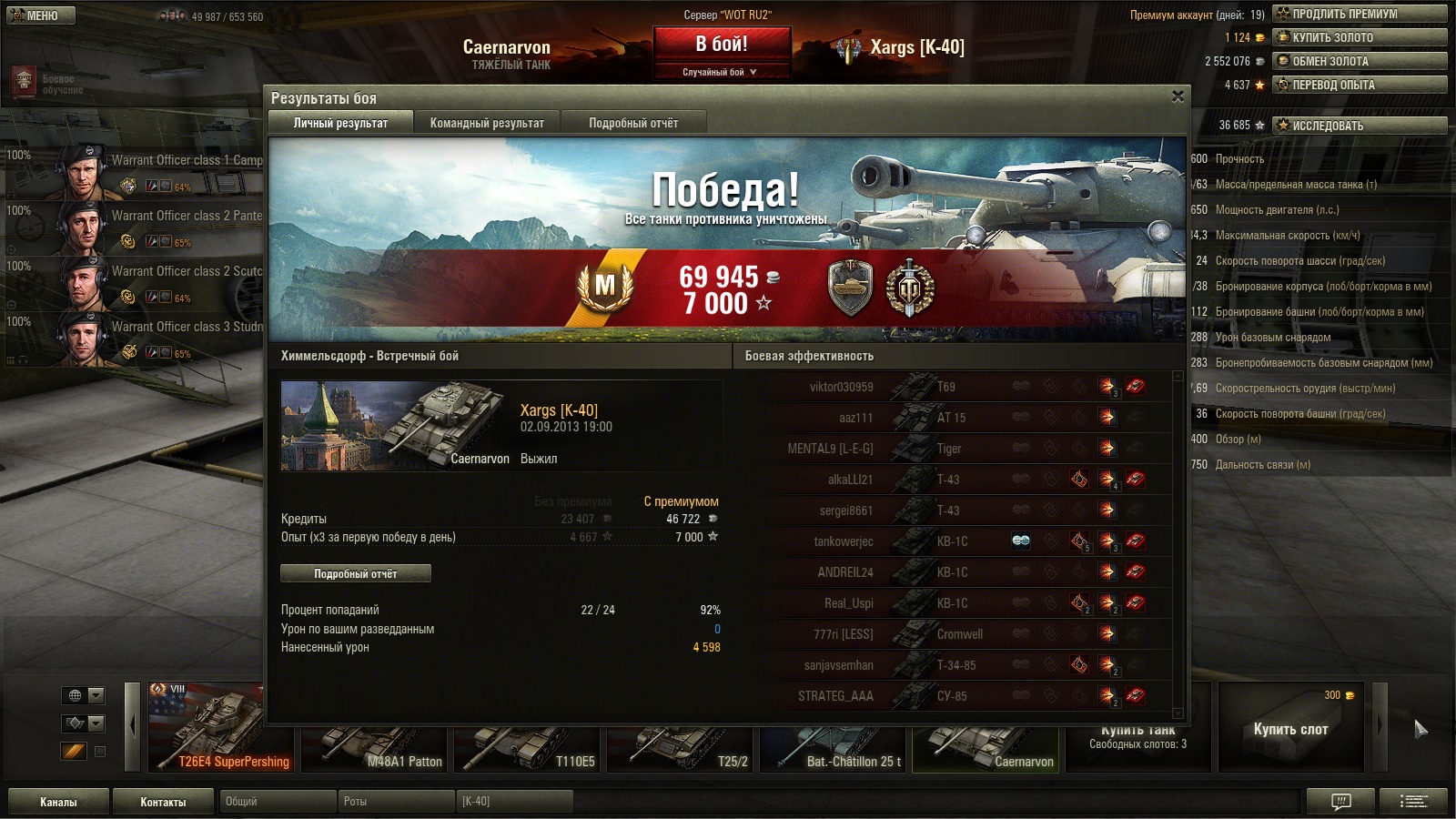
Task: Extend premium with Продлить премиум
Action: (1360, 14)
